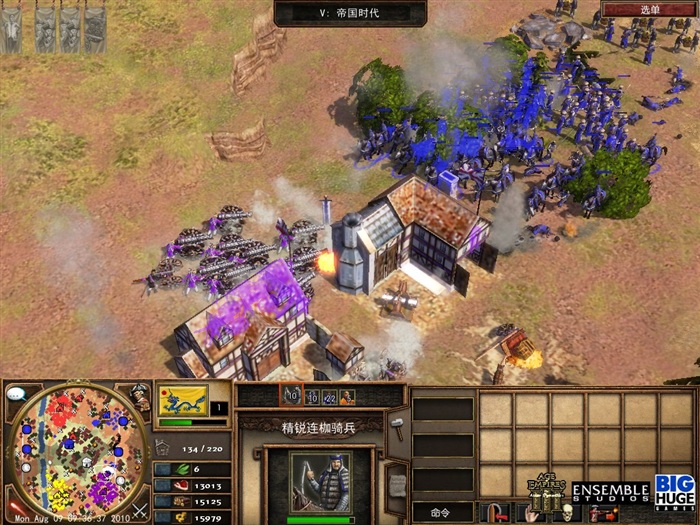
Task: Open the stone tablet tab
Action: pyautogui.click(x=397, y=483)
